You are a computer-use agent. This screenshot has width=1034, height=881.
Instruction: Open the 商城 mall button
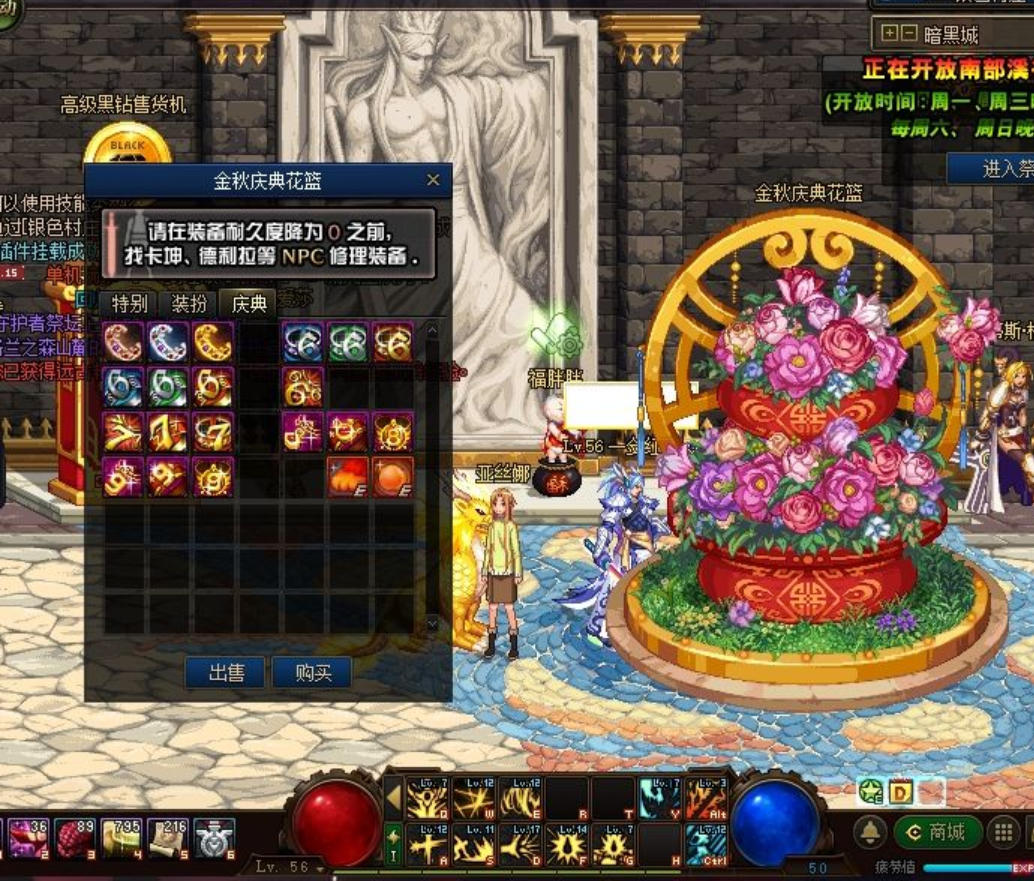tap(936, 831)
